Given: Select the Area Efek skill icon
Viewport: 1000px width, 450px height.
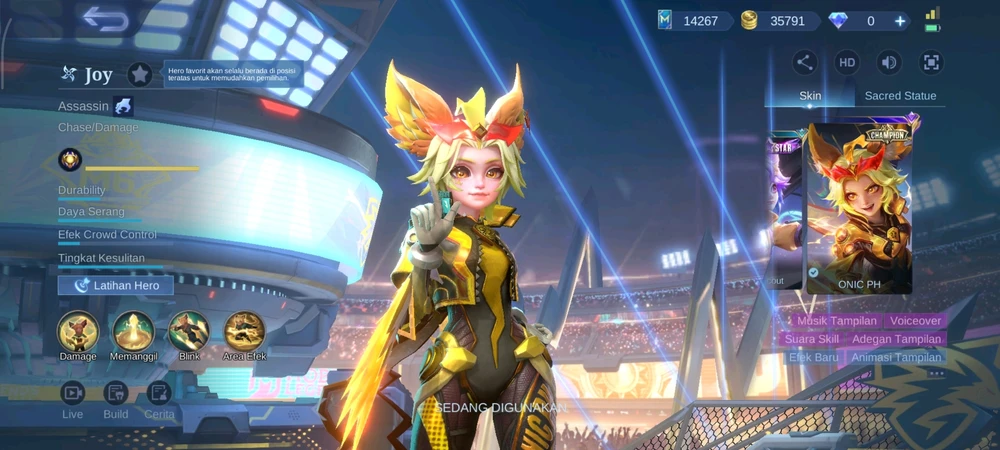Looking at the screenshot, I should [244, 331].
